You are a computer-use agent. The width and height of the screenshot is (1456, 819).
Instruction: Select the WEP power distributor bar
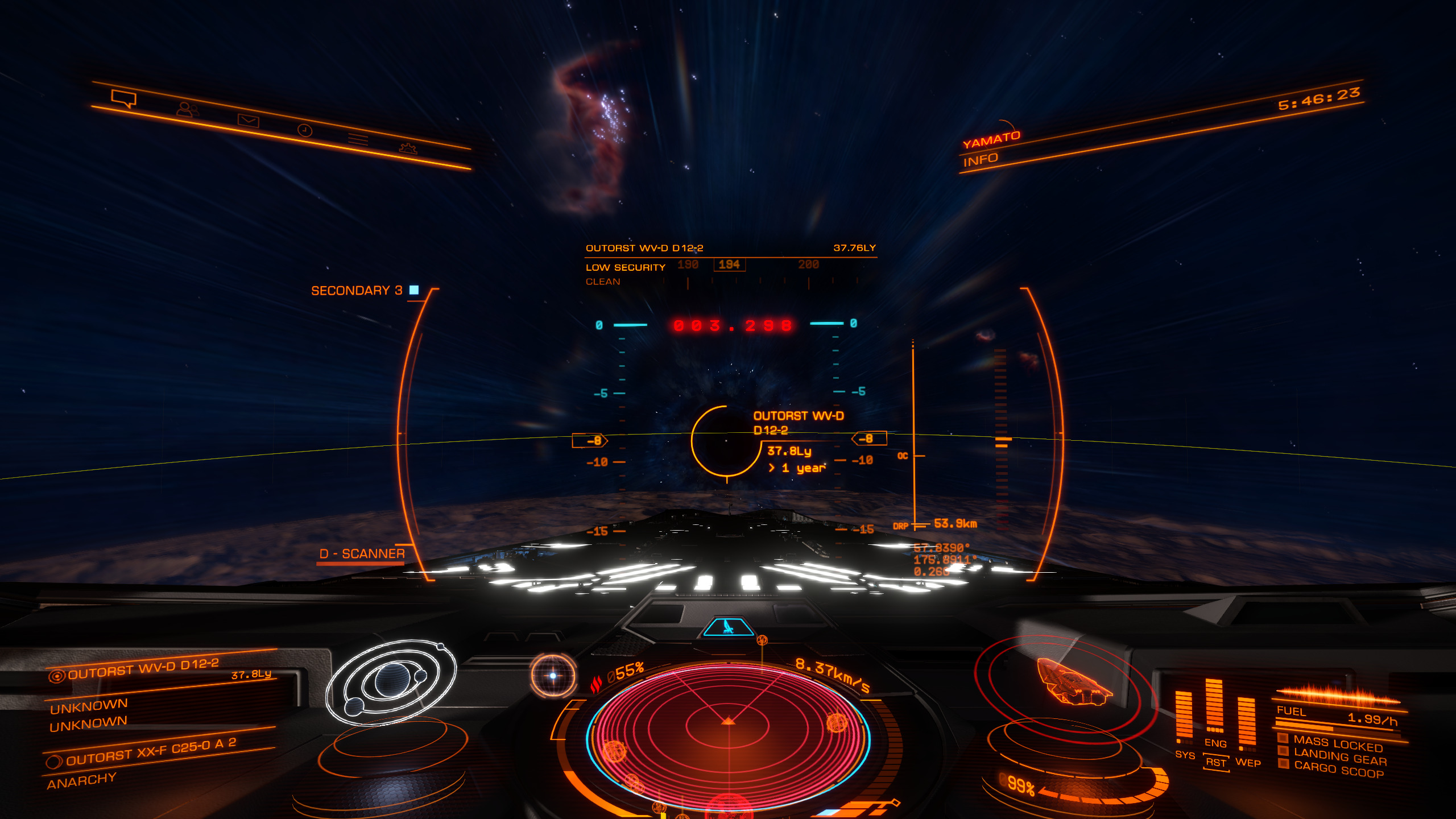(x=1247, y=721)
